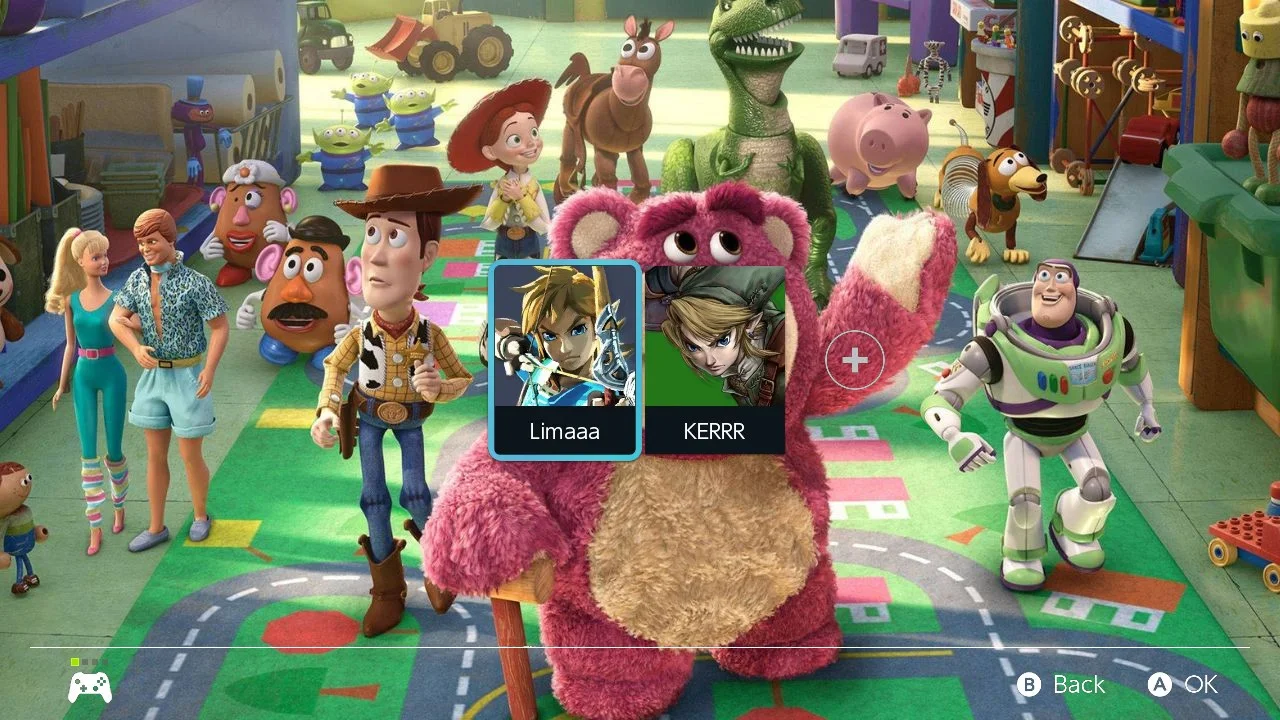
Task: Click the circled A button icon
Action: [1161, 685]
